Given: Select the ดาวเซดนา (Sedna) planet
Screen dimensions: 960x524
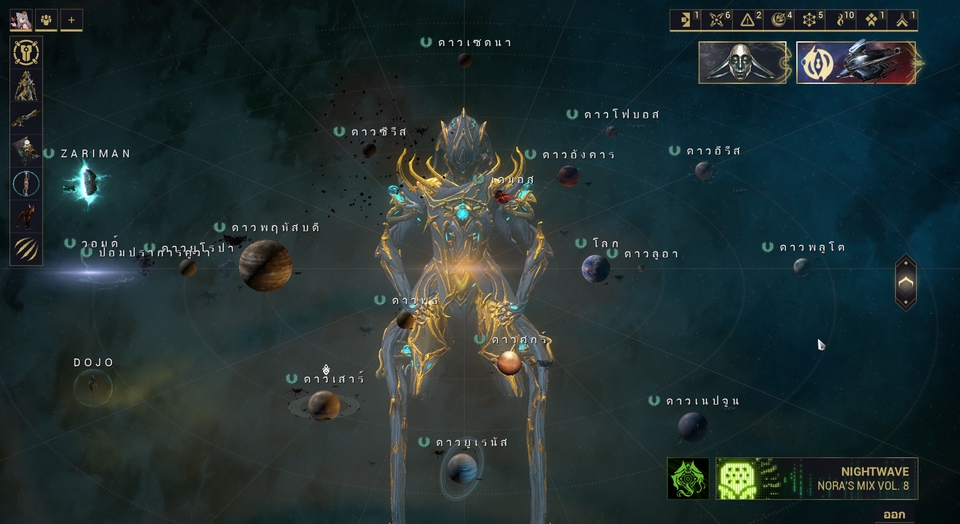Looking at the screenshot, I should point(465,60).
